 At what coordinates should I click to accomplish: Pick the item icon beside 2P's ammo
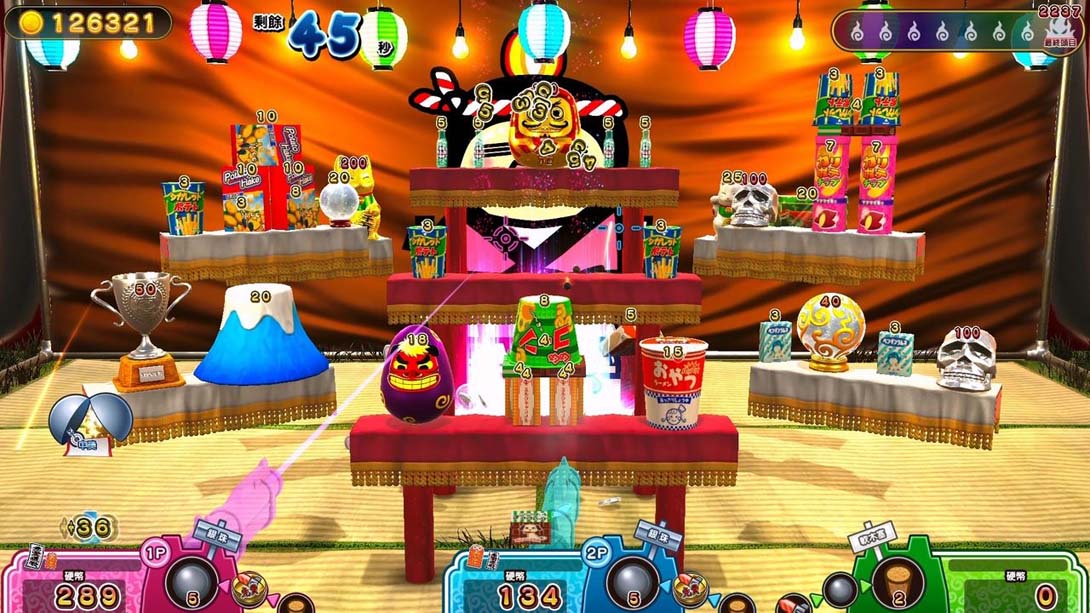point(692,590)
